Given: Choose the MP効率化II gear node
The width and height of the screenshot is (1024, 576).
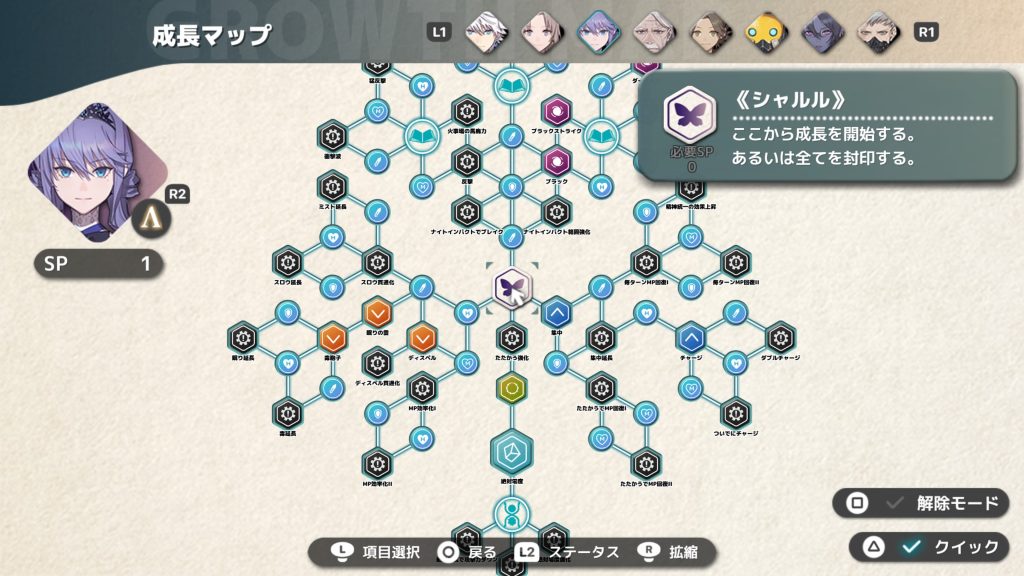Looking at the screenshot, I should [376, 463].
